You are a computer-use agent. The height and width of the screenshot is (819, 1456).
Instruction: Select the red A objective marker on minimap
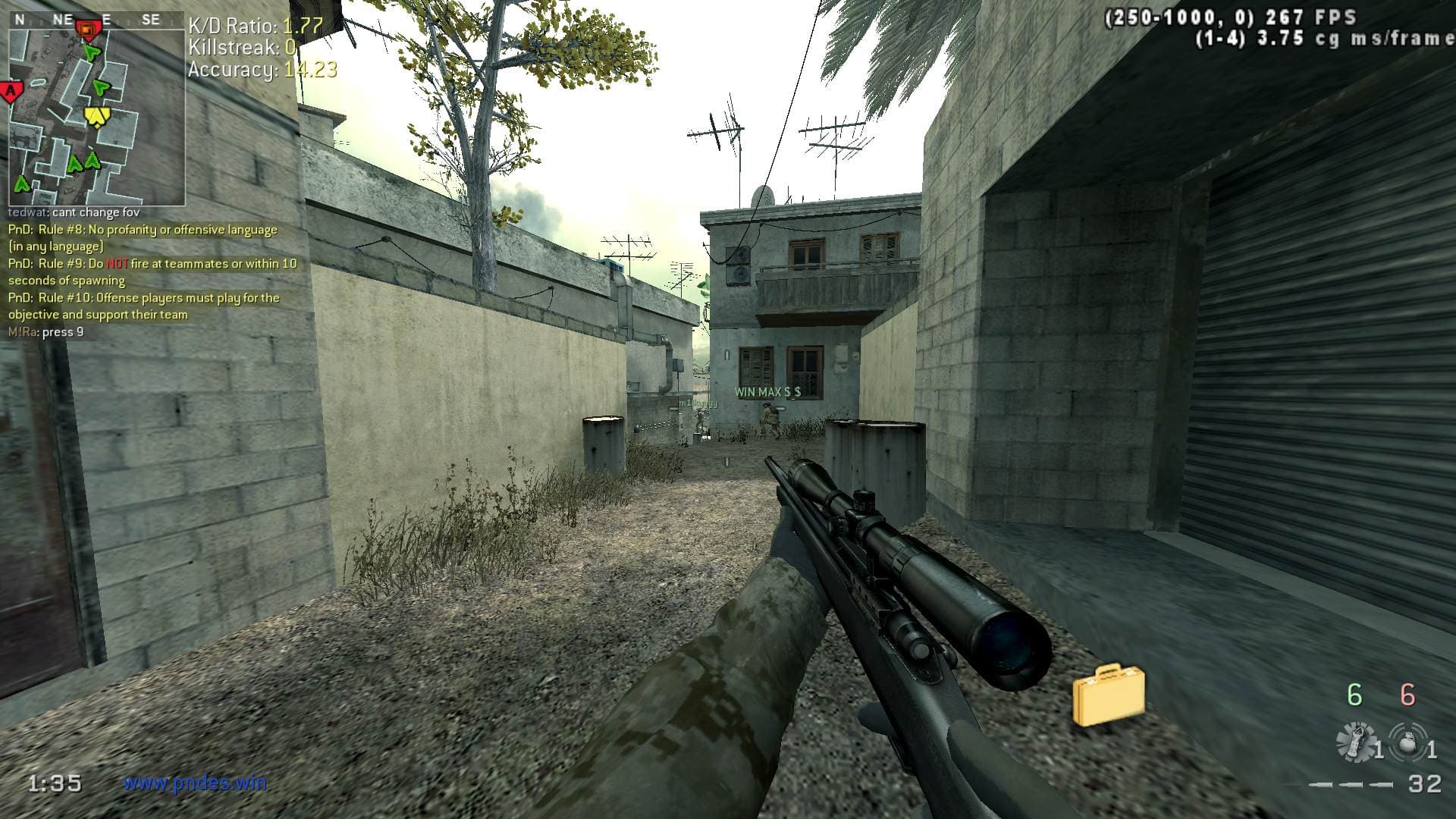click(x=11, y=93)
